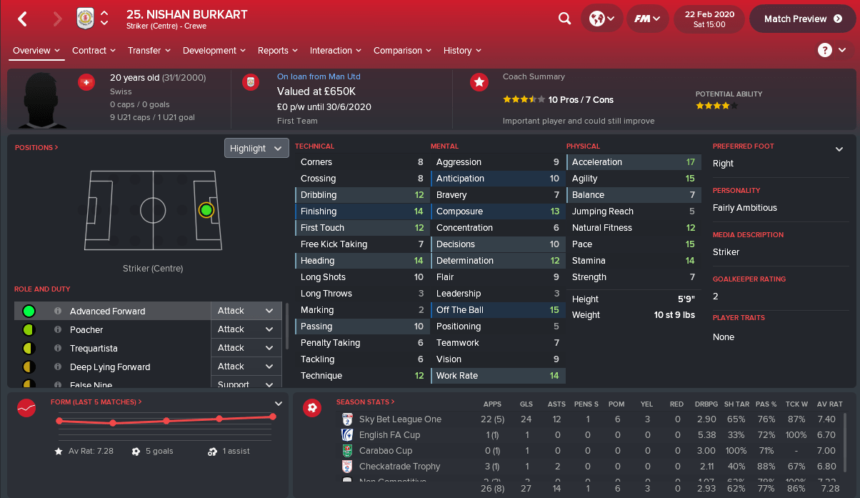Open the Highlight attributes dropdown
This screenshot has height=498, width=860.
(x=257, y=148)
